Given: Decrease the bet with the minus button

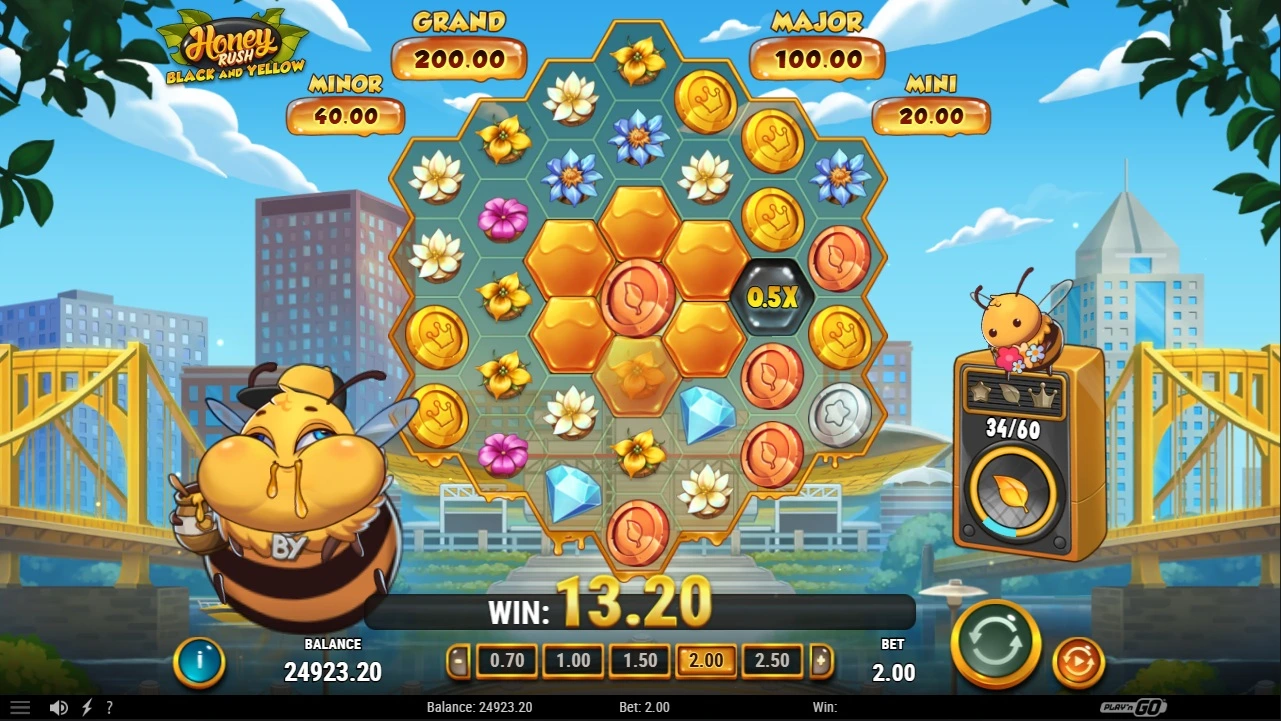Looking at the screenshot, I should (459, 661).
